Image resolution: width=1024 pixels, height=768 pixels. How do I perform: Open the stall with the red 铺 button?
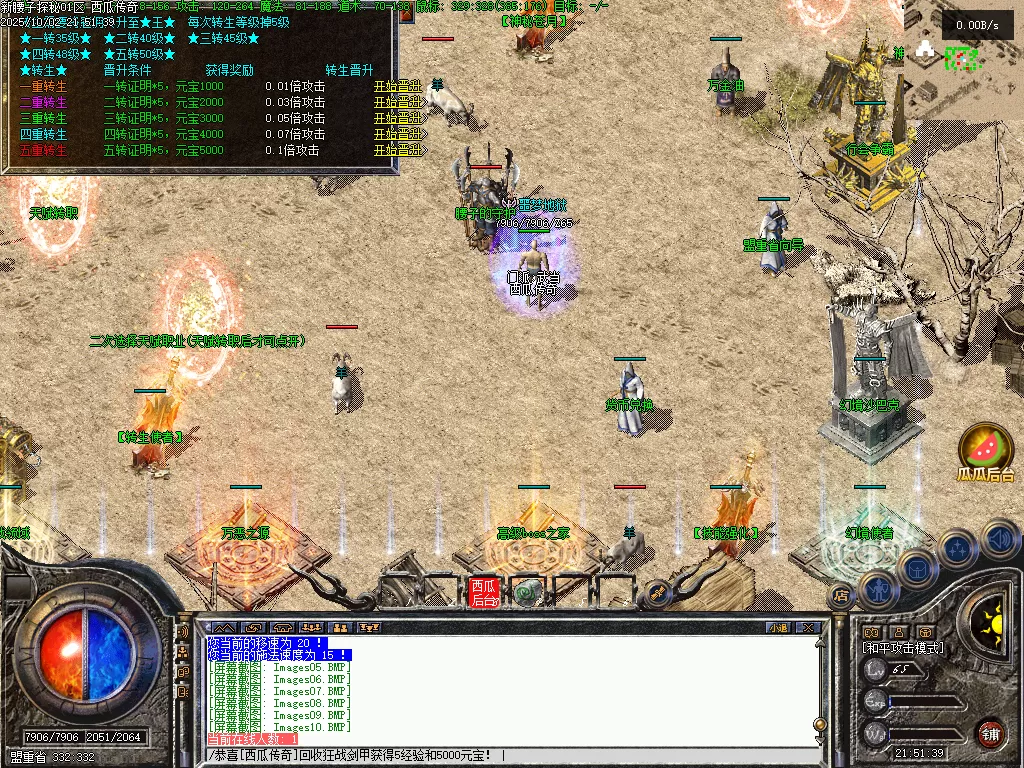(x=990, y=732)
